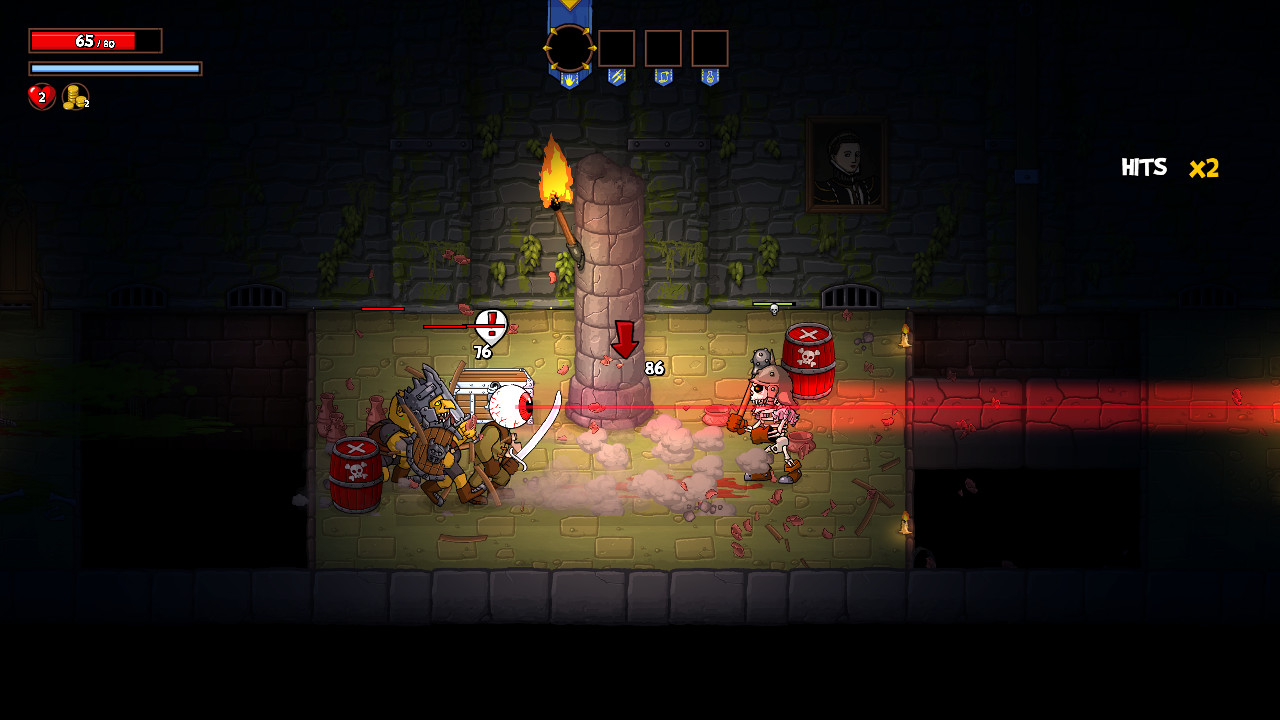Click the red downward arrow marker on the pillar
This screenshot has height=720, width=1280.
[623, 340]
